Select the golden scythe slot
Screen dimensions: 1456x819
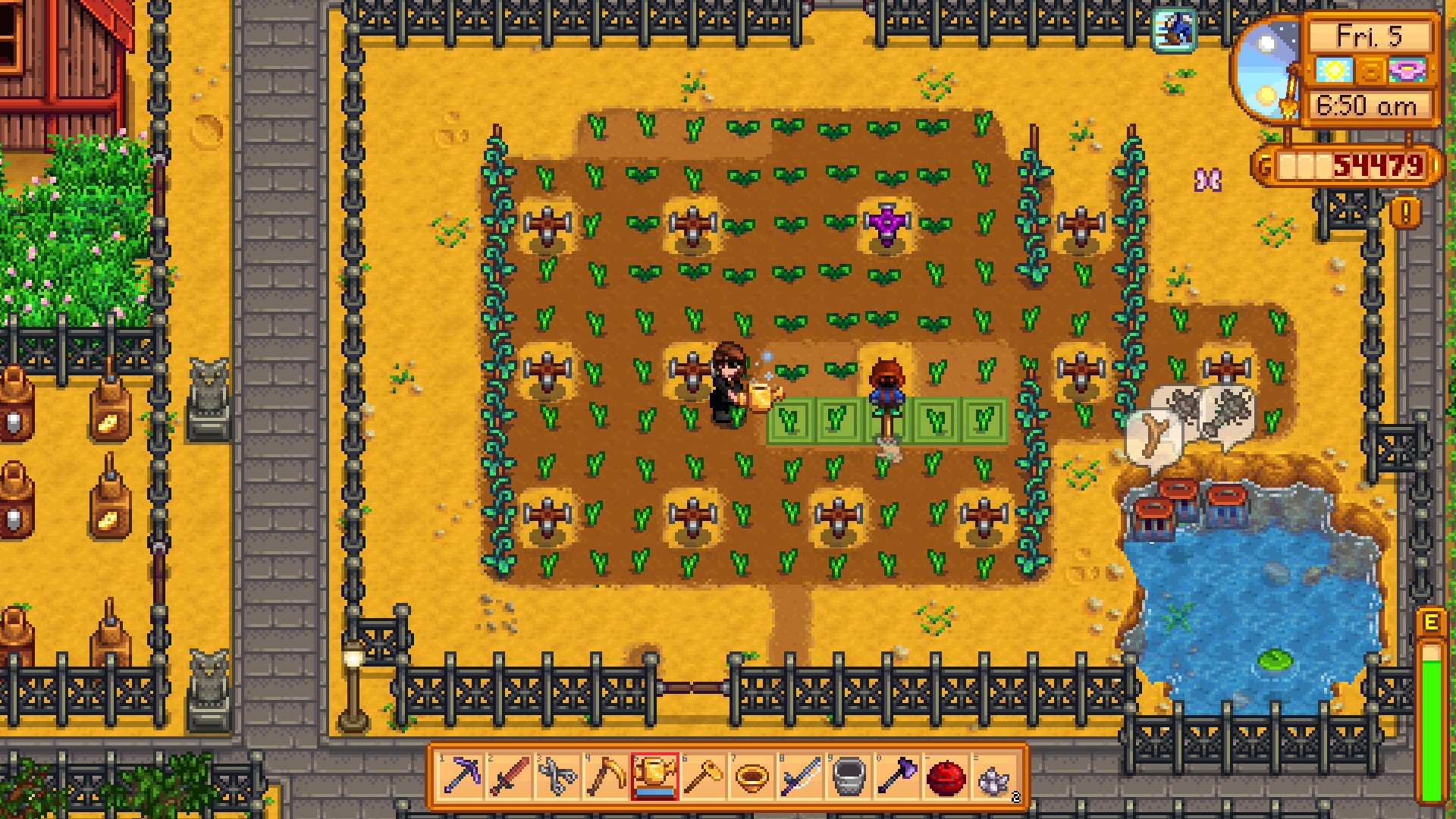606,777
